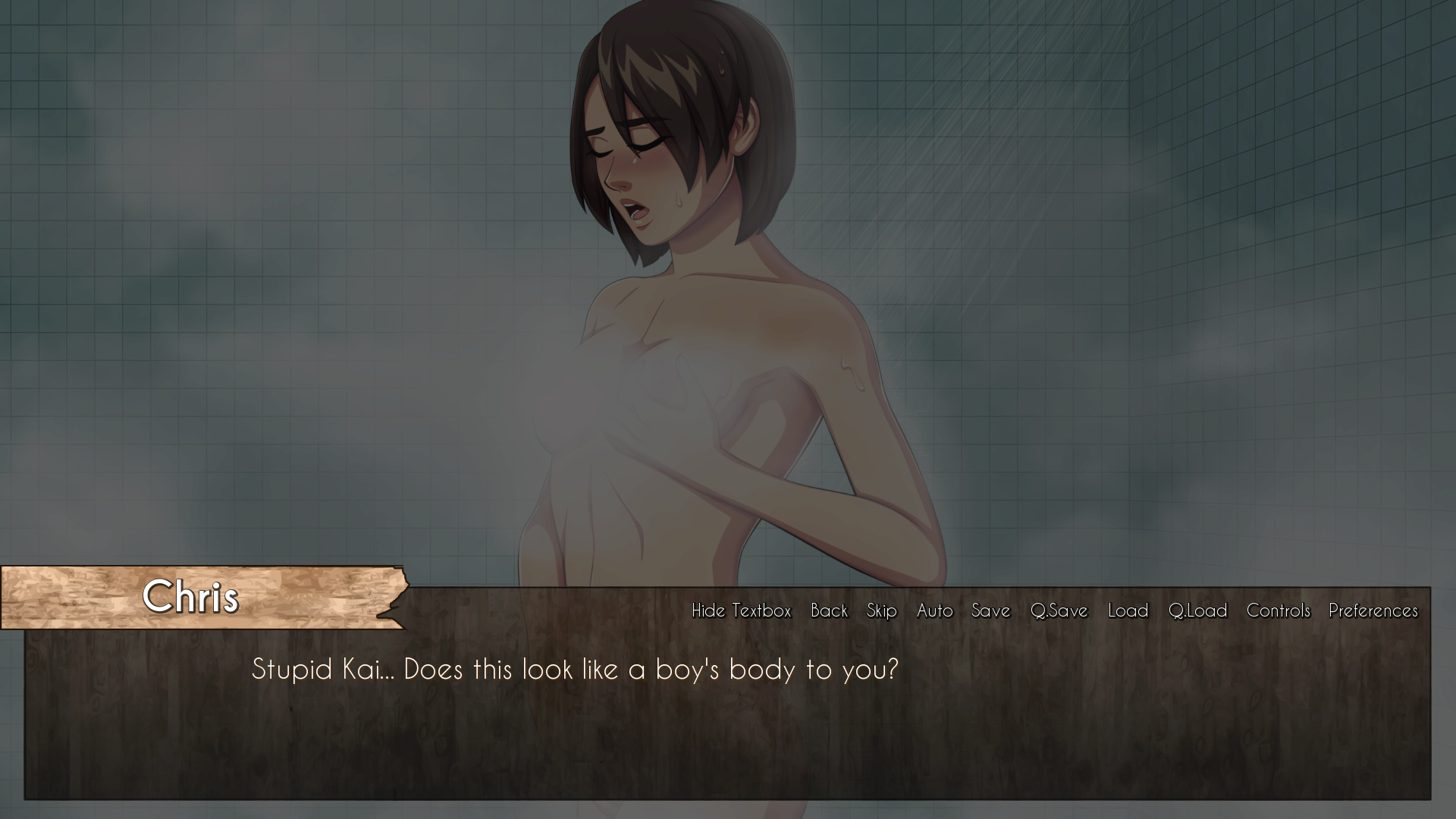Hide the textbox overlay

pos(740,610)
